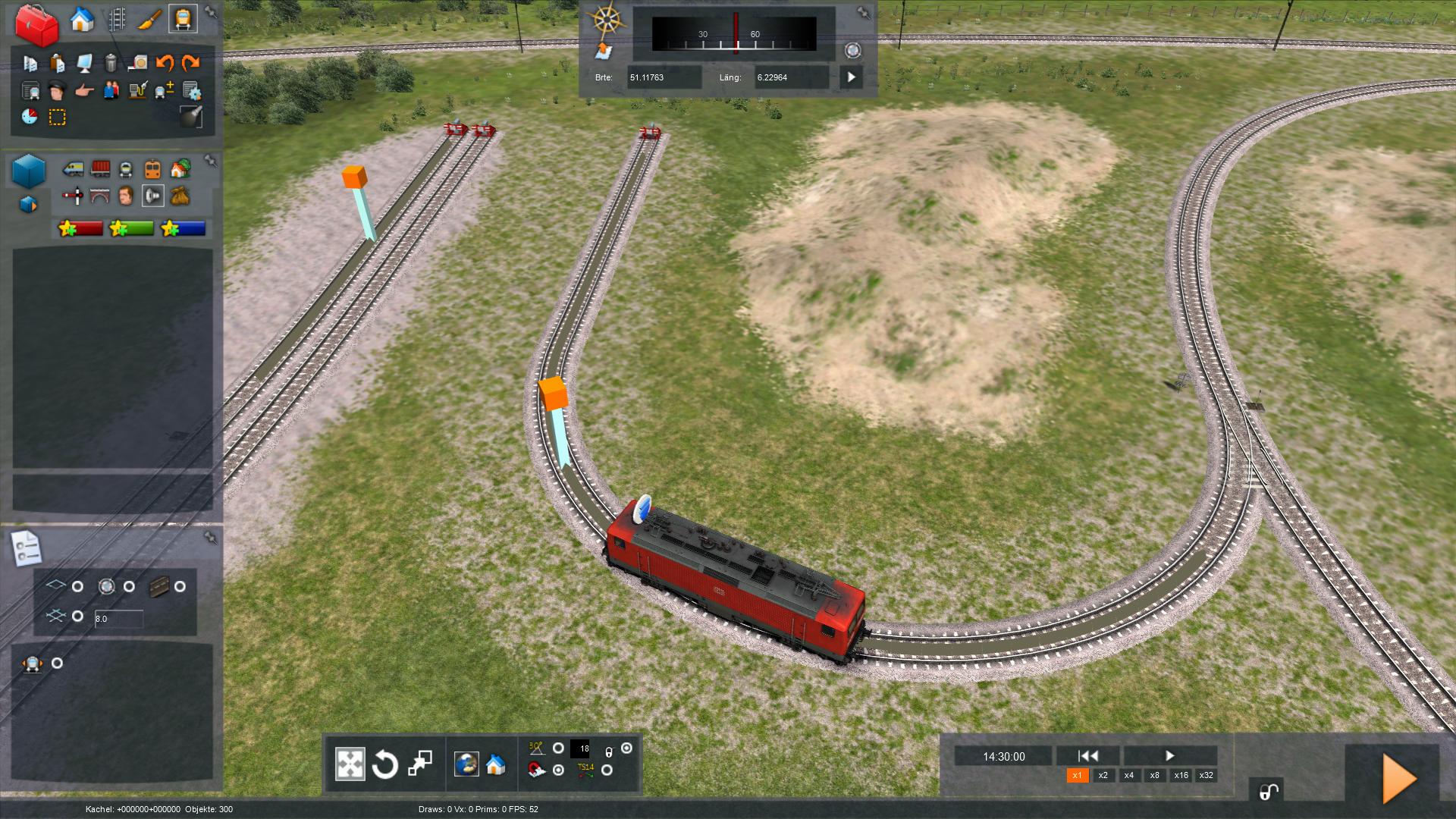
Task: Rewind the timeline to the start
Action: tap(1087, 755)
